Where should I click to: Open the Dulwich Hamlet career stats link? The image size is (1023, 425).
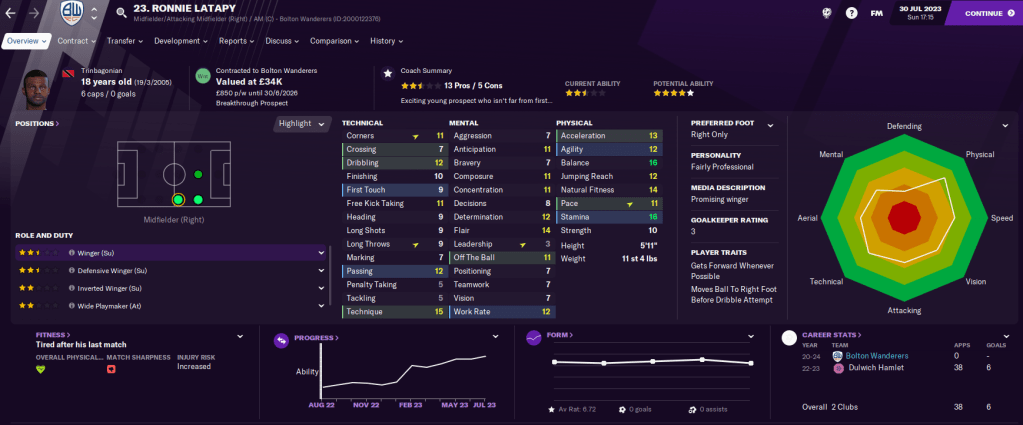[x=873, y=368]
